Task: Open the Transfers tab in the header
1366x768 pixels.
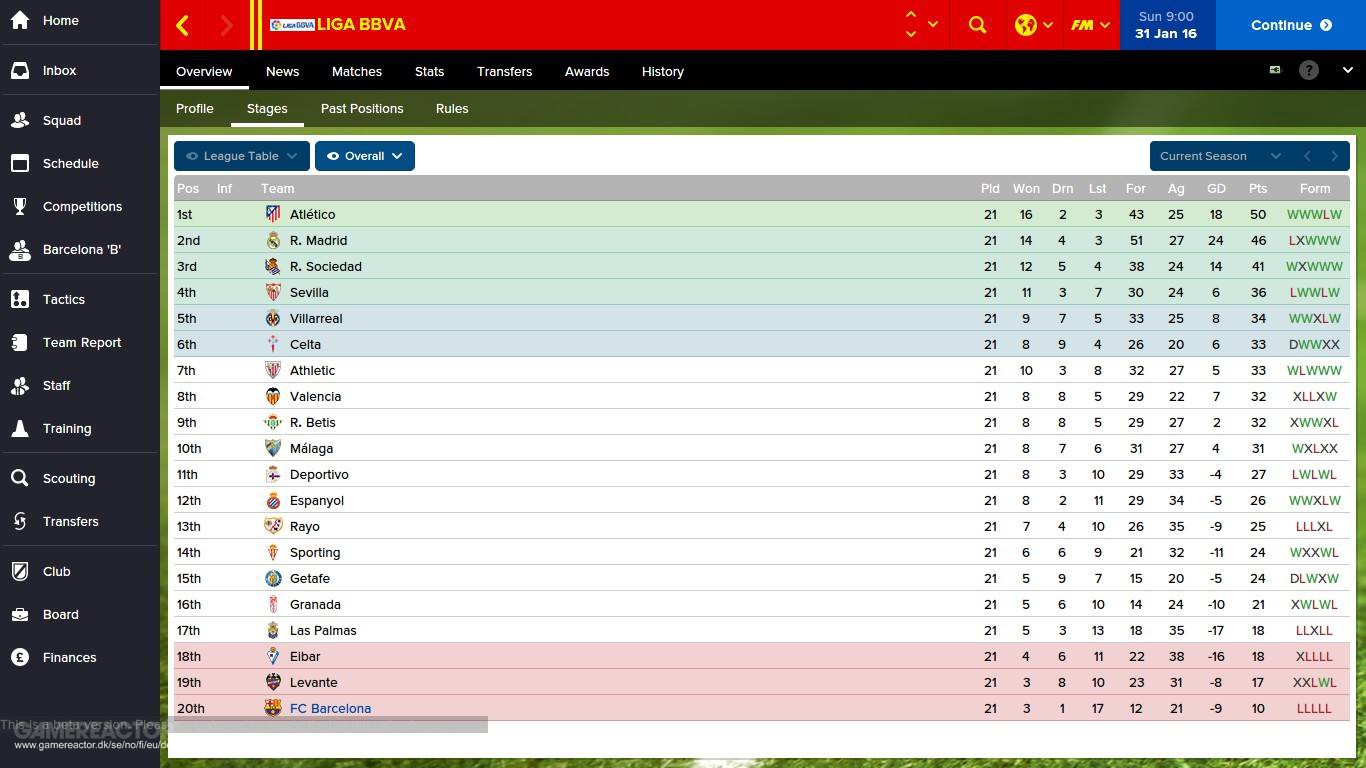Action: (504, 71)
